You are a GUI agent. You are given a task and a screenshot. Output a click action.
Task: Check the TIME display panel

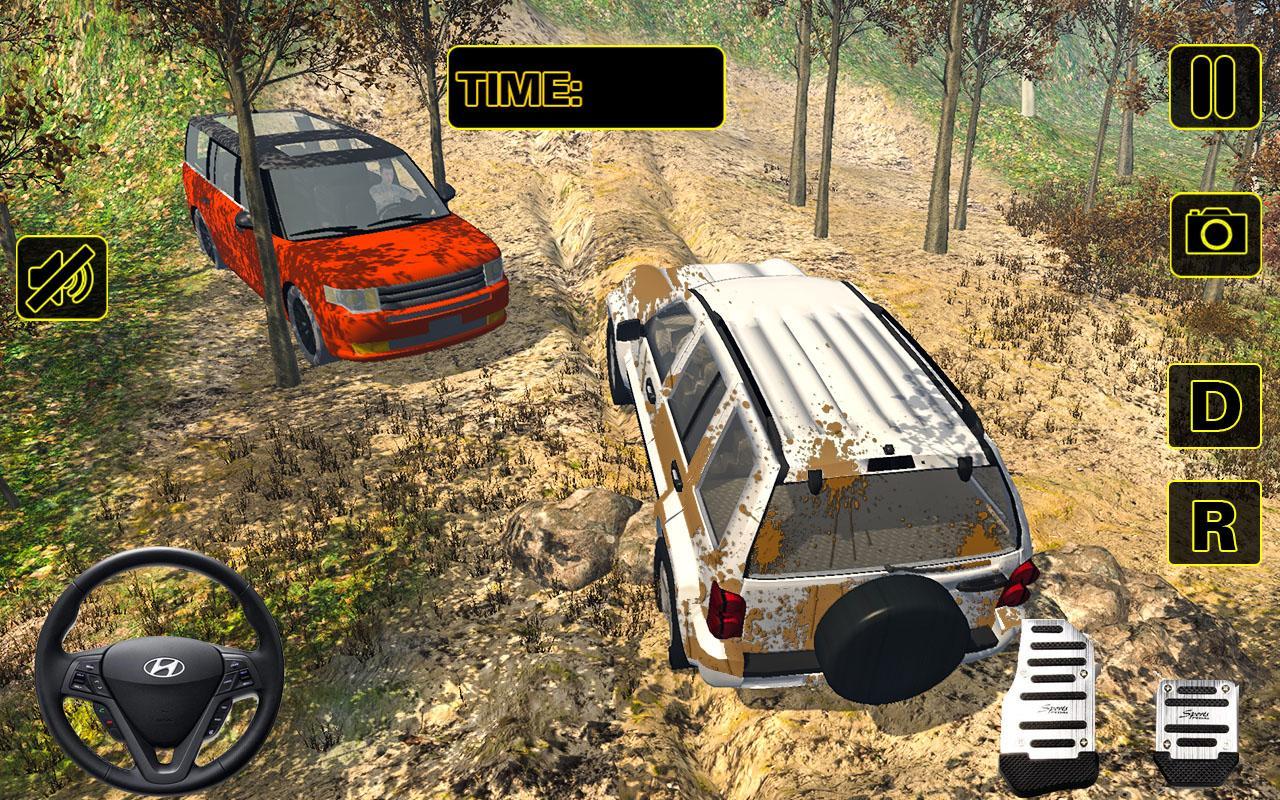[583, 88]
